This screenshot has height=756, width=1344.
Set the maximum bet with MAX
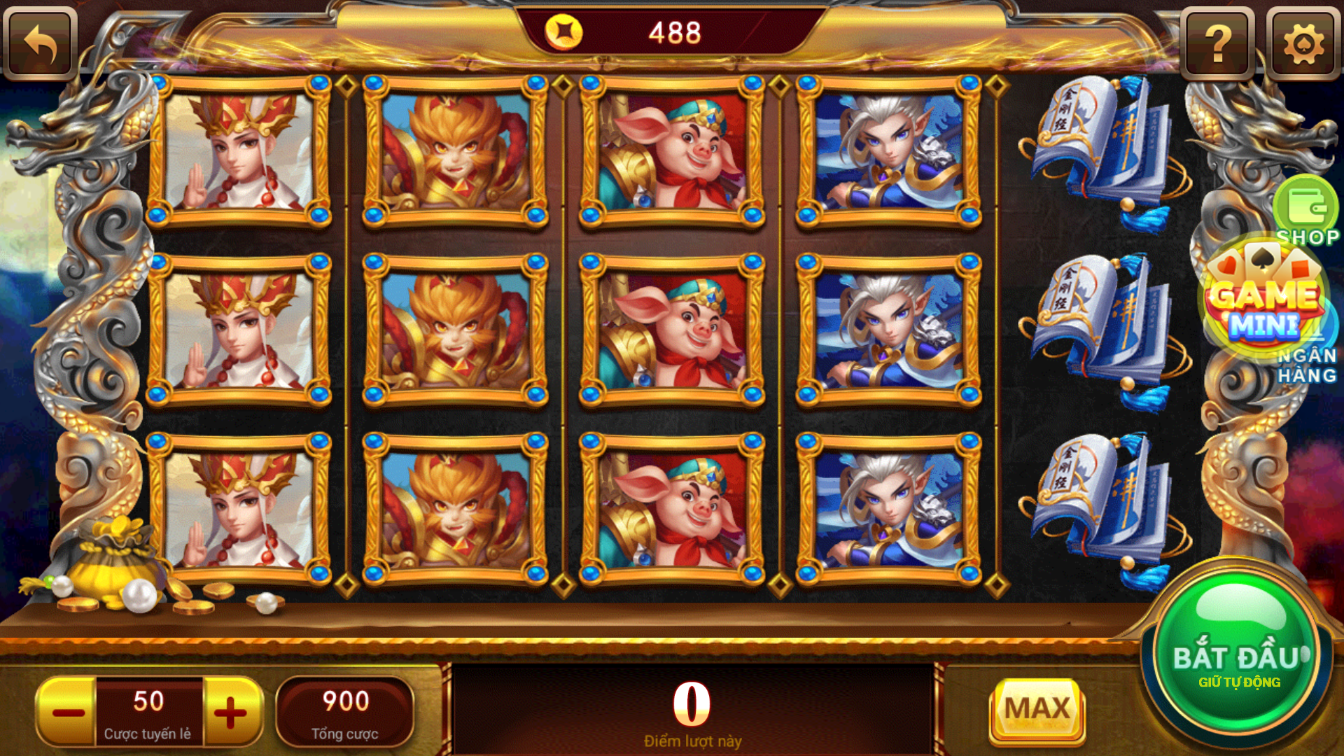coord(1037,709)
